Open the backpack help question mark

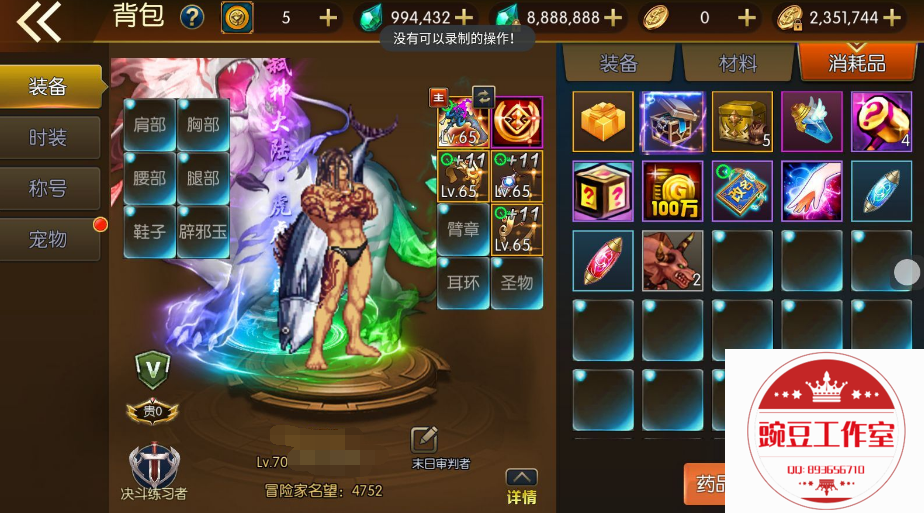click(x=191, y=18)
